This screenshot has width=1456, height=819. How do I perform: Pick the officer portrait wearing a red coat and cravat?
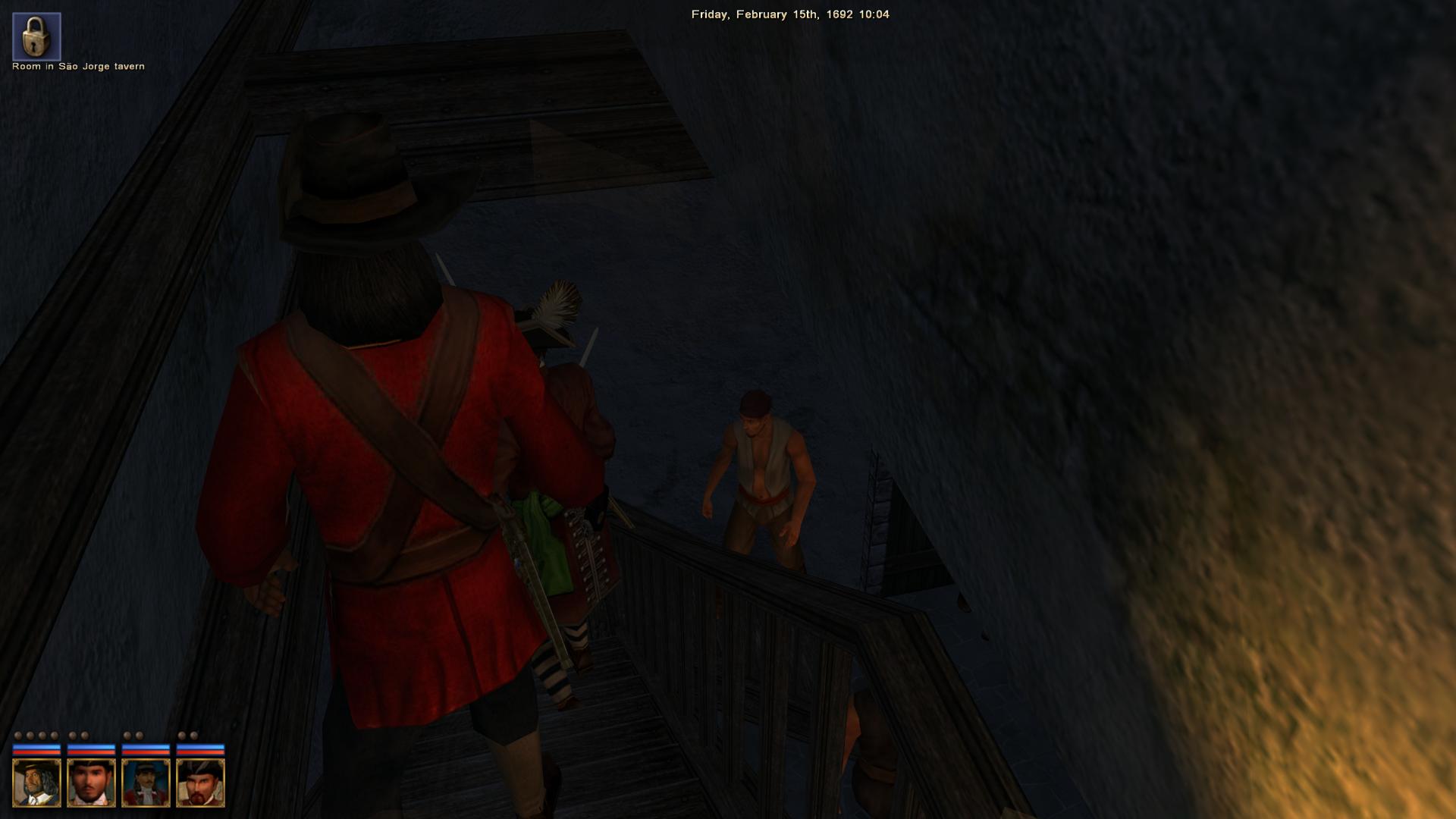coord(146,783)
